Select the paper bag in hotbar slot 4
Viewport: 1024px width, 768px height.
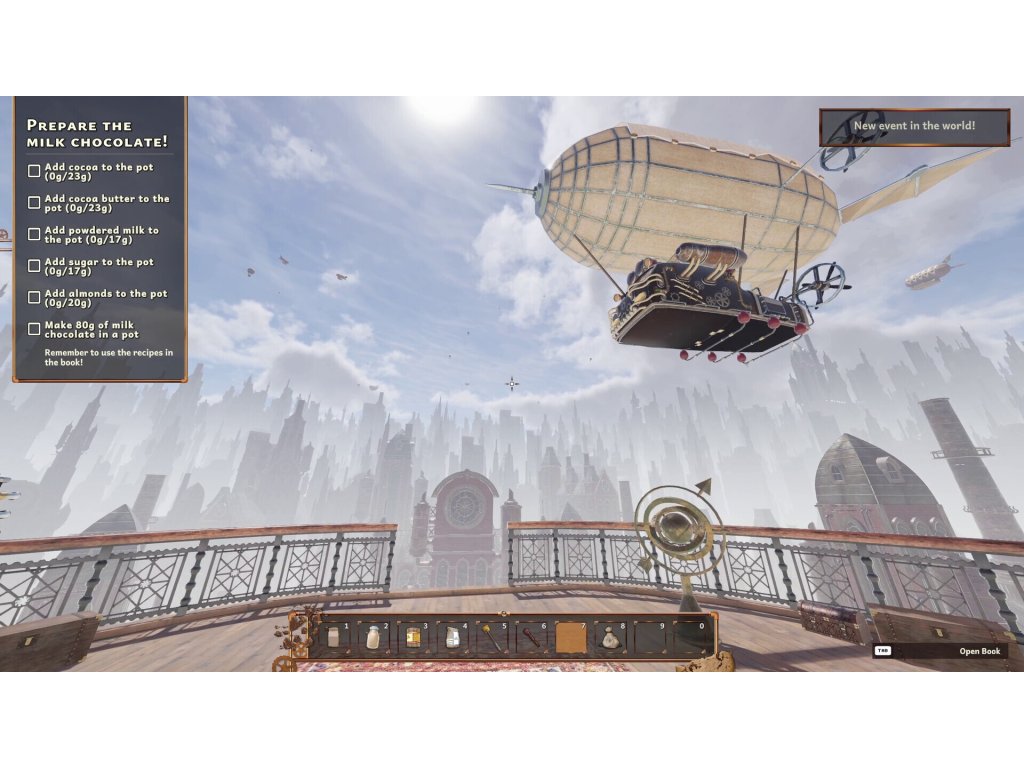tap(452, 638)
